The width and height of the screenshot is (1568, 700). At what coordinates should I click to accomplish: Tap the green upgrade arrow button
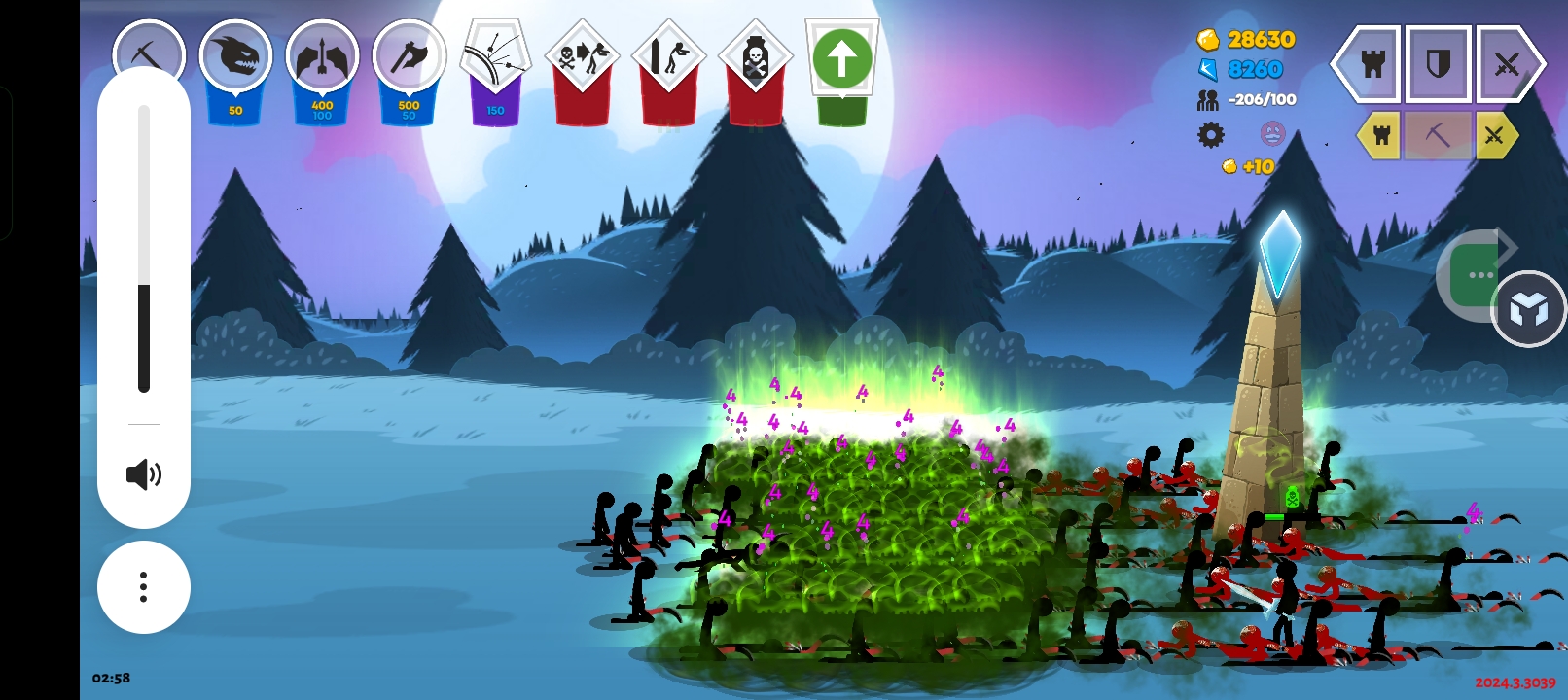pyautogui.click(x=841, y=58)
